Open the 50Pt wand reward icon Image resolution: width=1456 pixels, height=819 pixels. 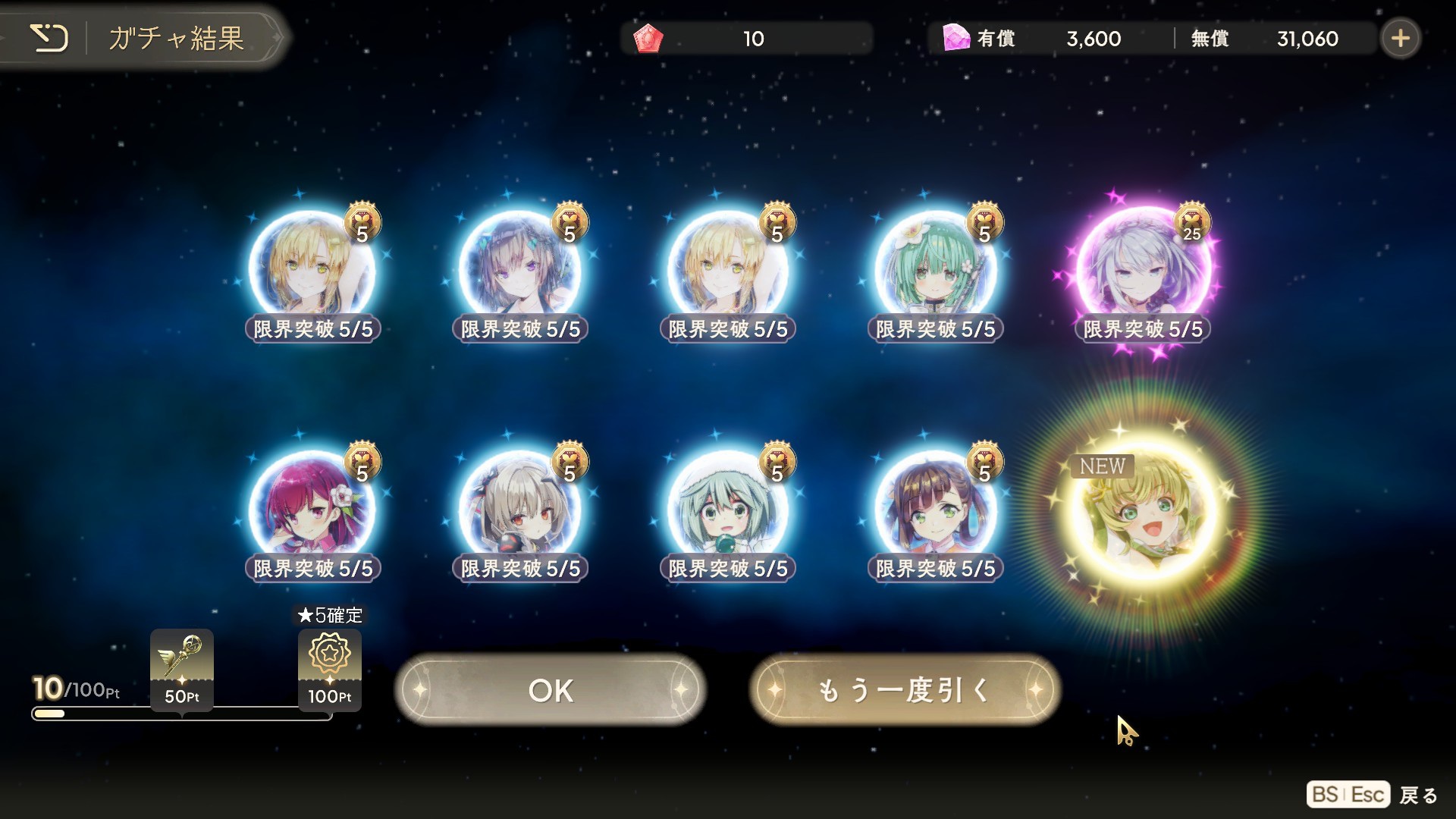click(x=182, y=669)
